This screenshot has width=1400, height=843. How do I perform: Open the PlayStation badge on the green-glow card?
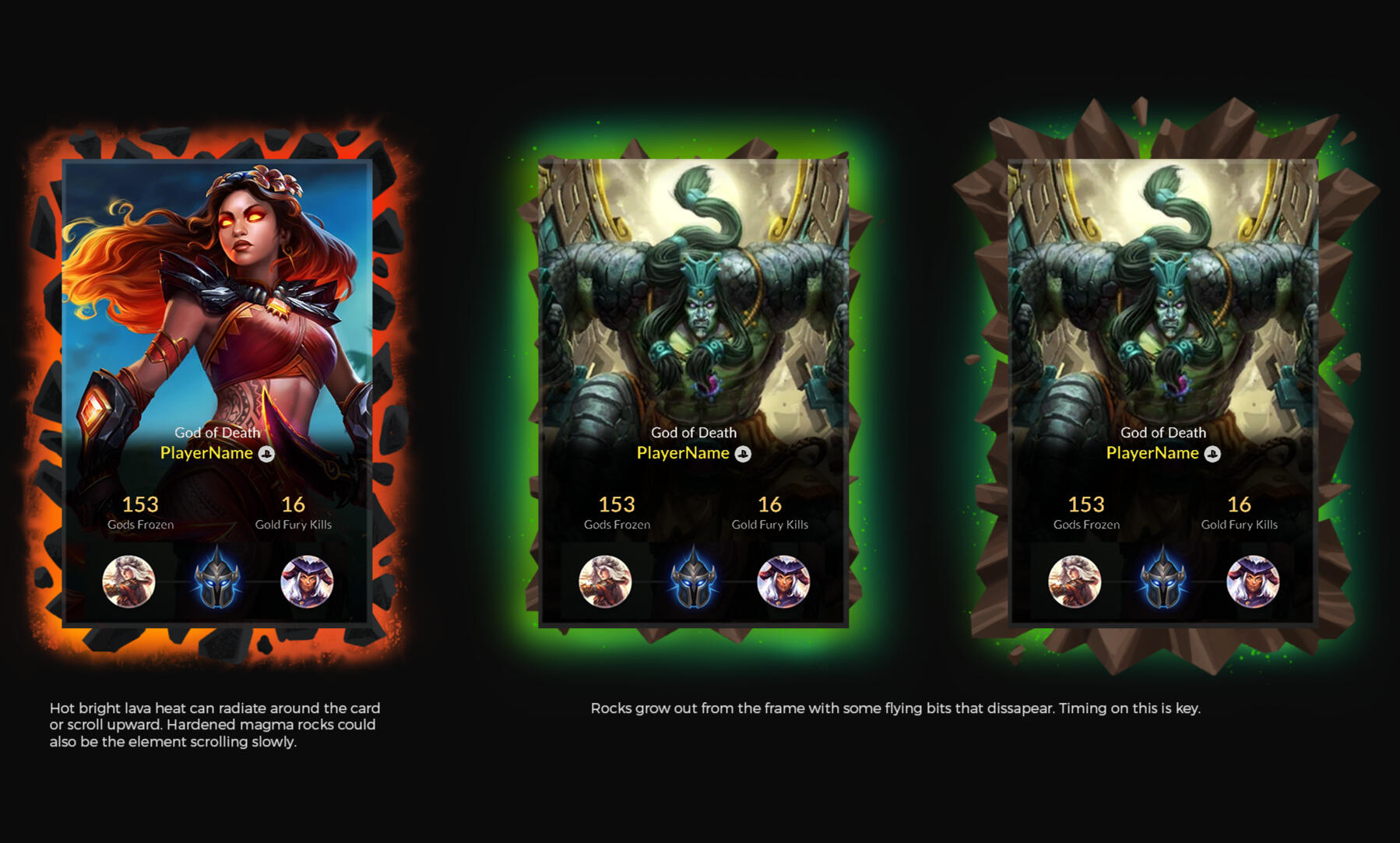coord(741,453)
